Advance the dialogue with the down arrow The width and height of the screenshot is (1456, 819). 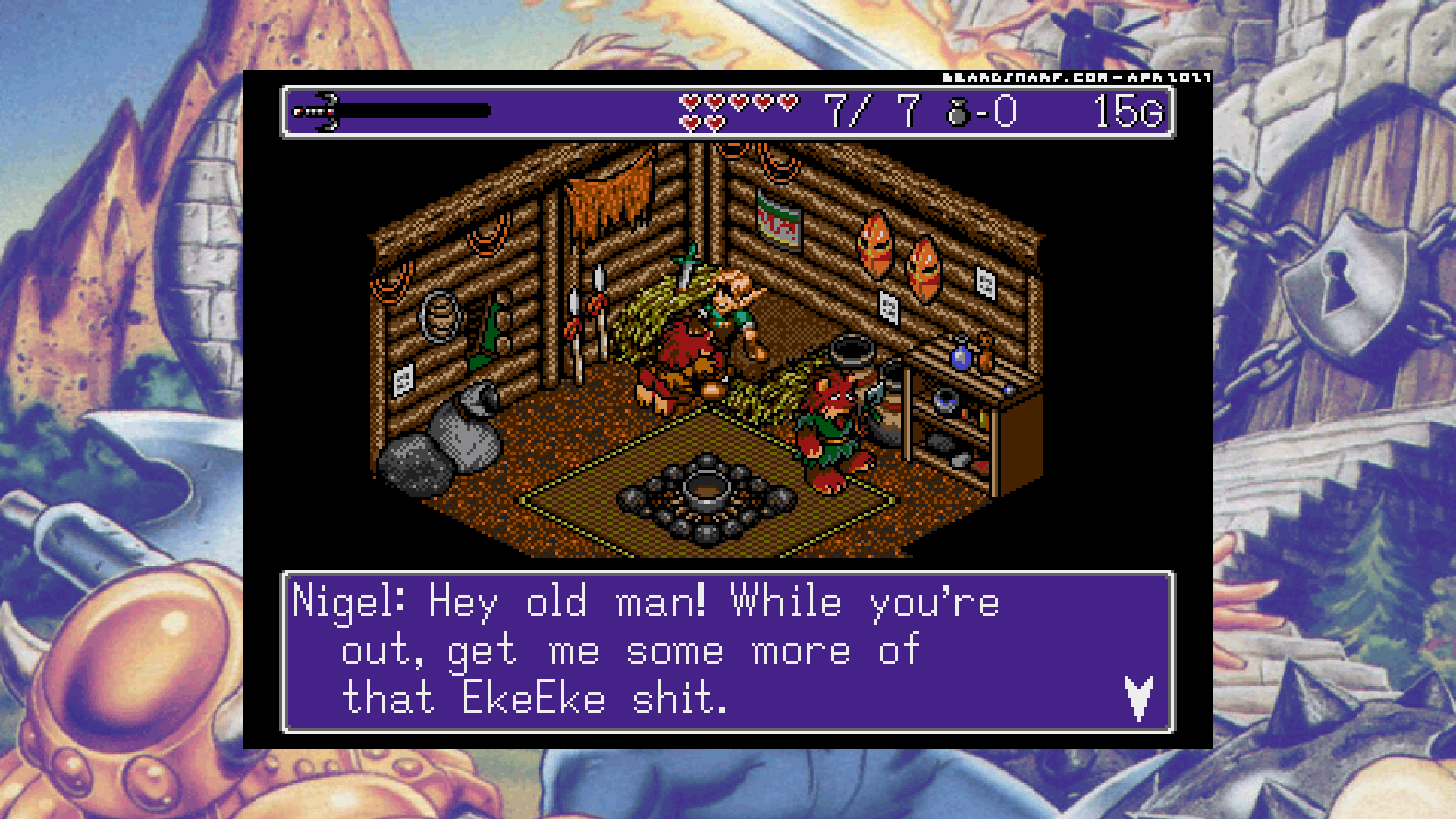(1138, 697)
